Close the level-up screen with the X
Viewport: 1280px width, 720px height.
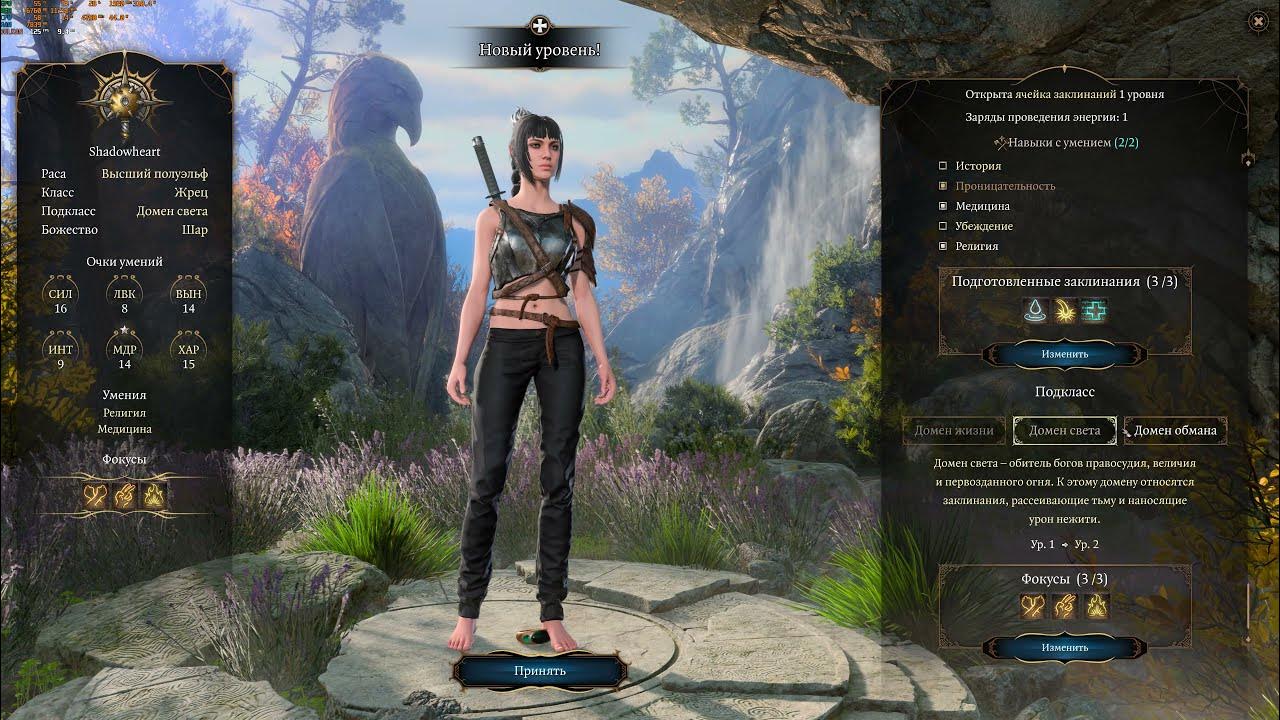click(x=1258, y=21)
